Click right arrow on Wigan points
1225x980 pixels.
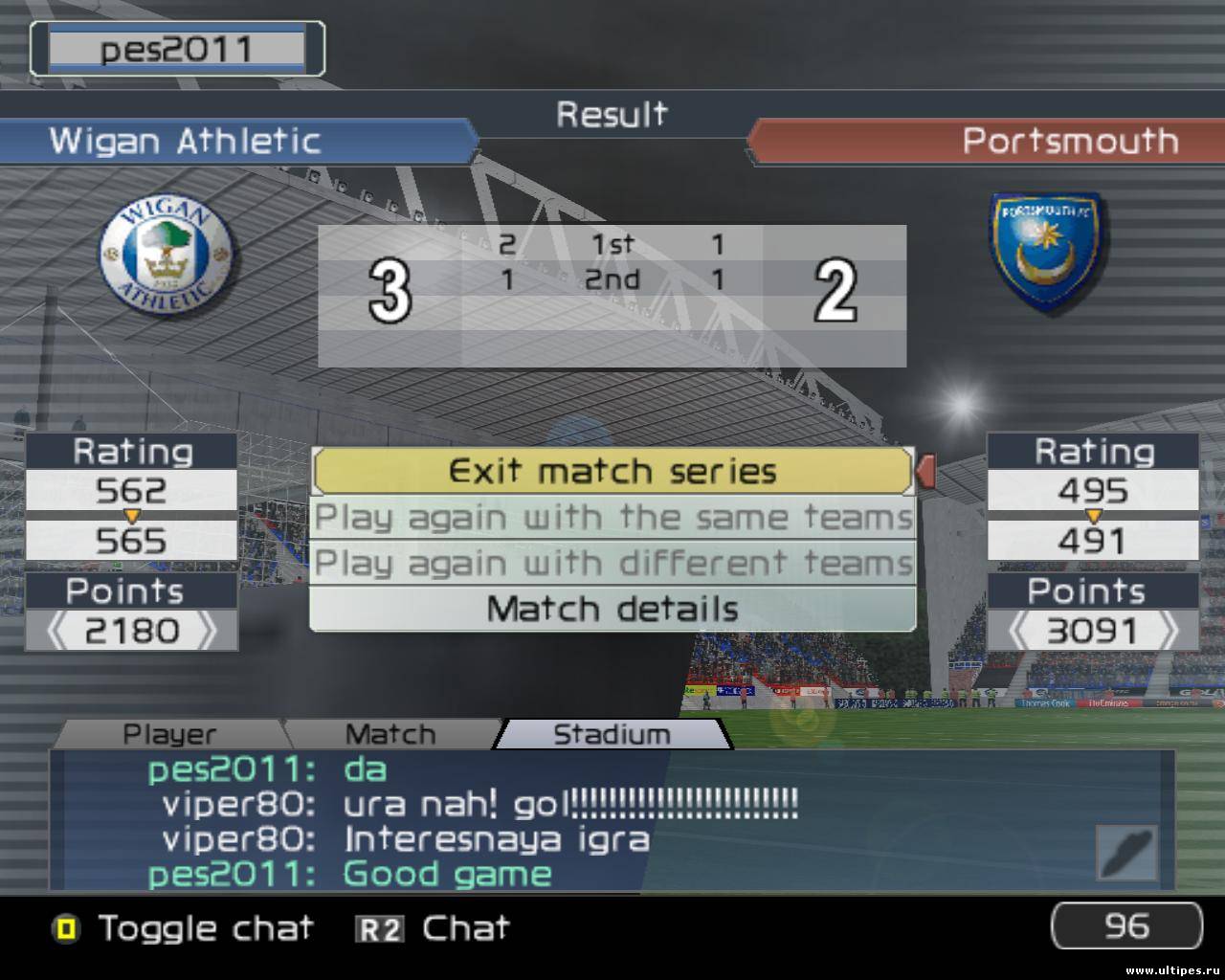(205, 632)
